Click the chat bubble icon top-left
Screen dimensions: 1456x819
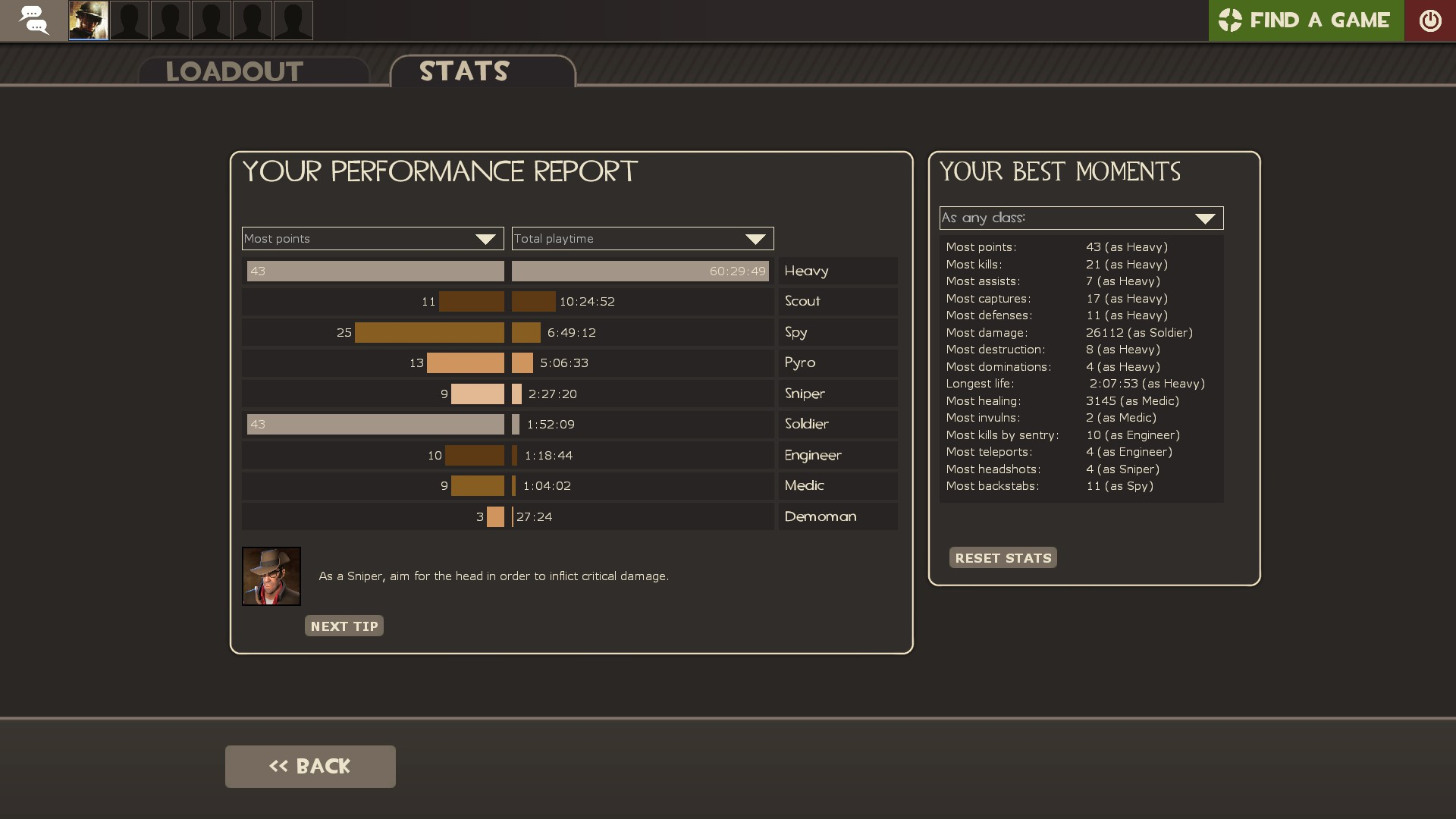34,20
